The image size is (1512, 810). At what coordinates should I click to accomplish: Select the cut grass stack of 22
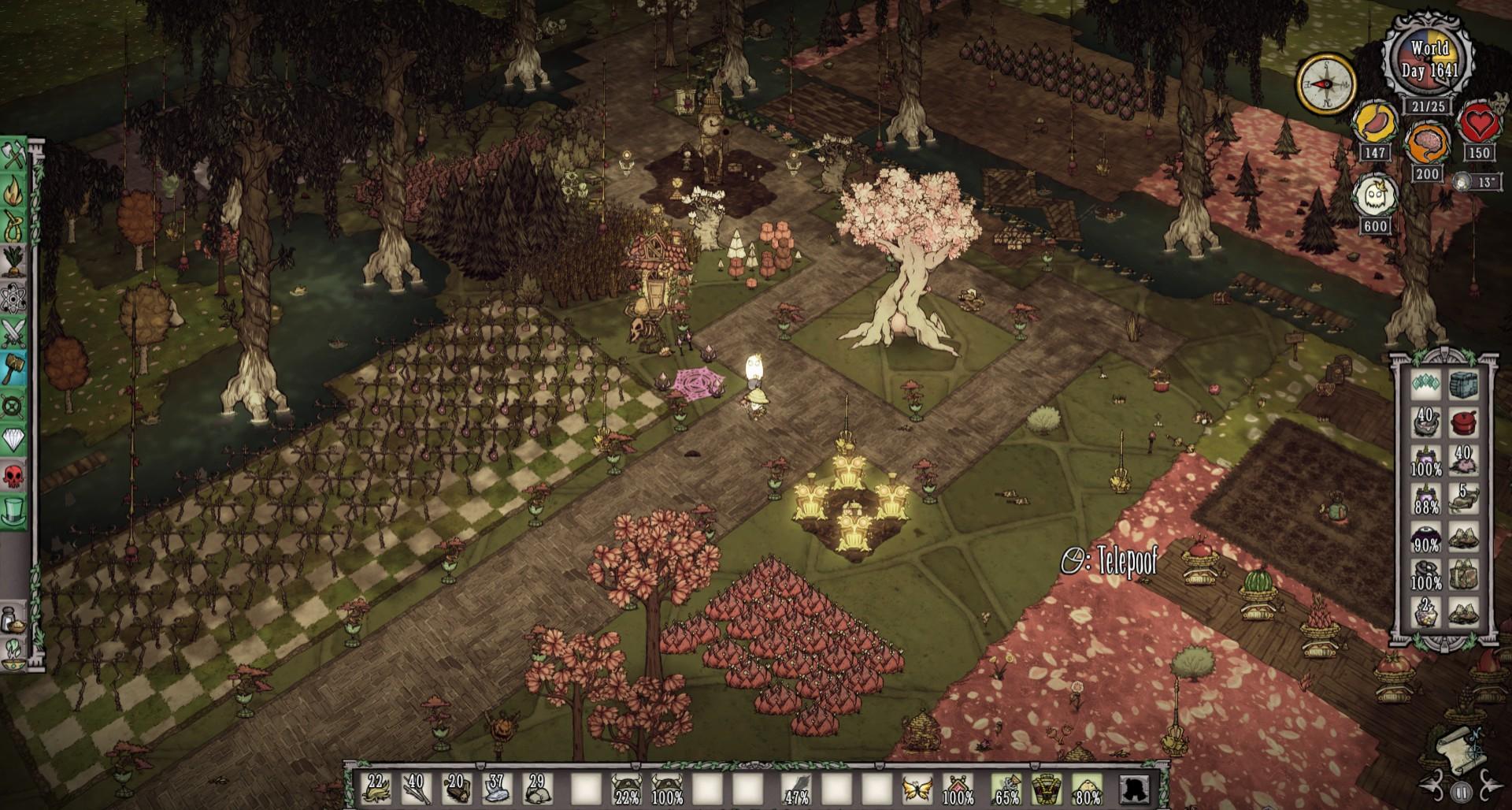[376, 788]
